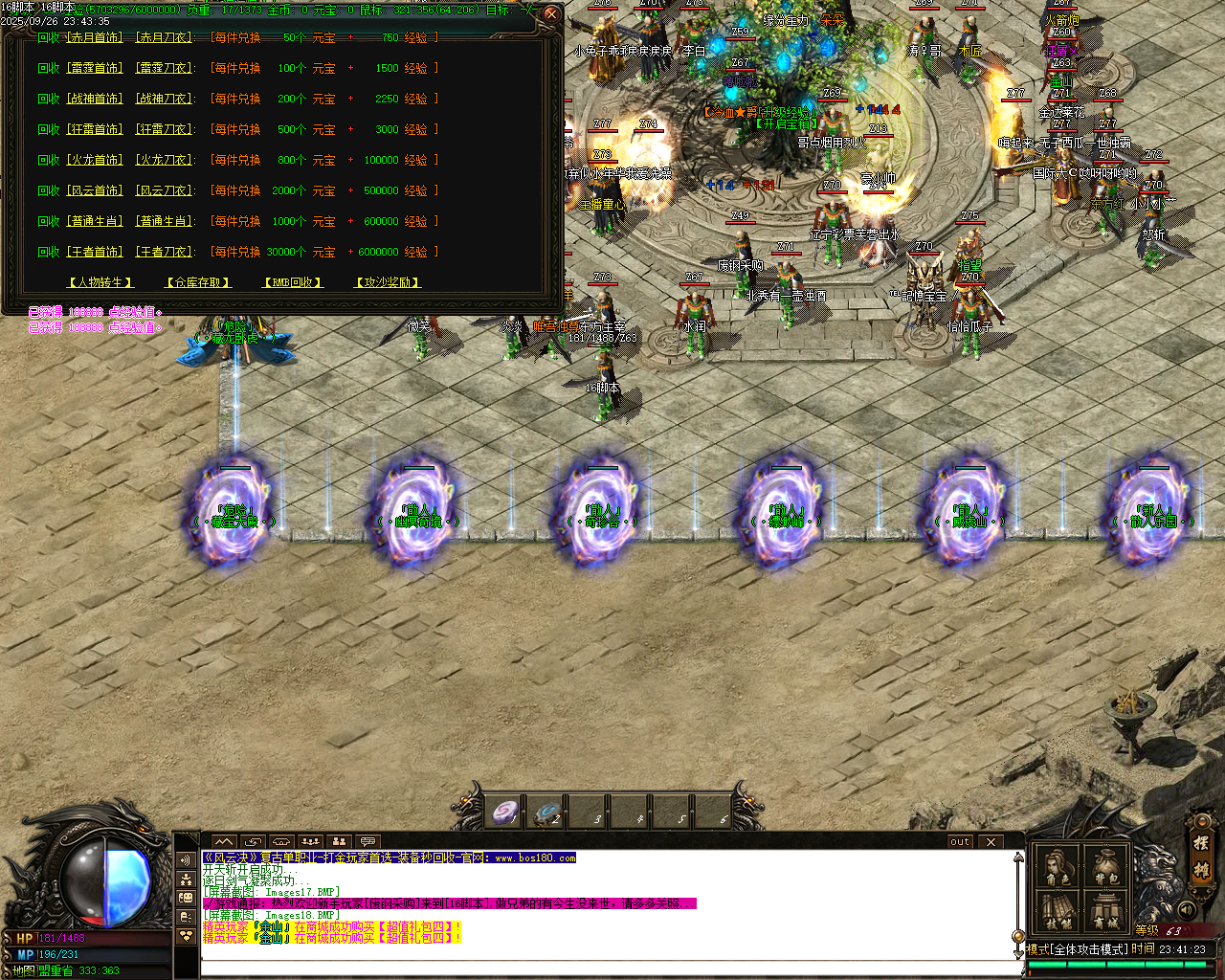Open 【攻沙奖励】 from the recycle panel
Viewport: 1225px width, 980px height.
click(x=386, y=282)
